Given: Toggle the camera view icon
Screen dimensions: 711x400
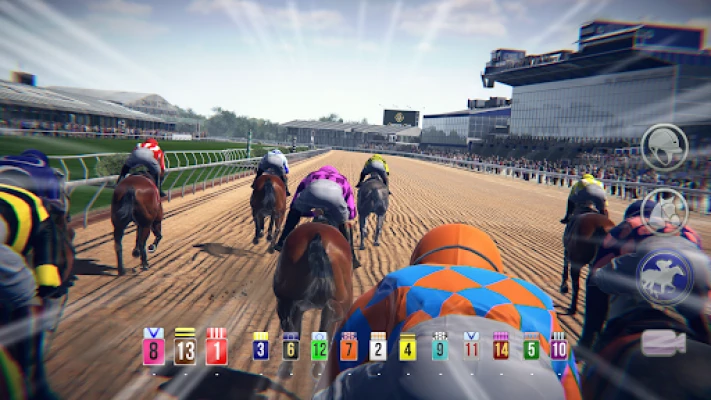Looking at the screenshot, I should pos(662,343).
